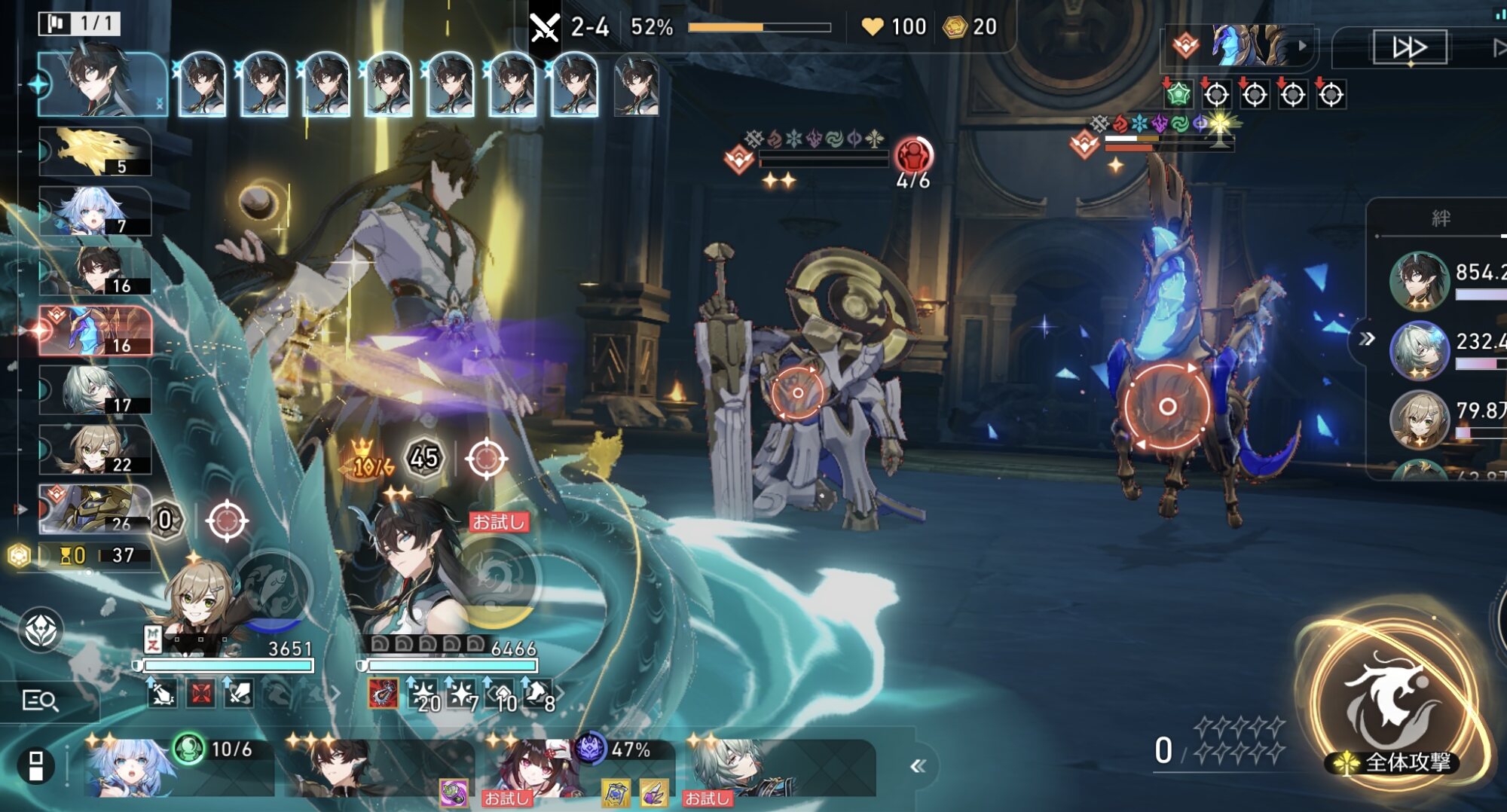
Task: Open the enemy wave preview with blue horse
Action: (1240, 45)
